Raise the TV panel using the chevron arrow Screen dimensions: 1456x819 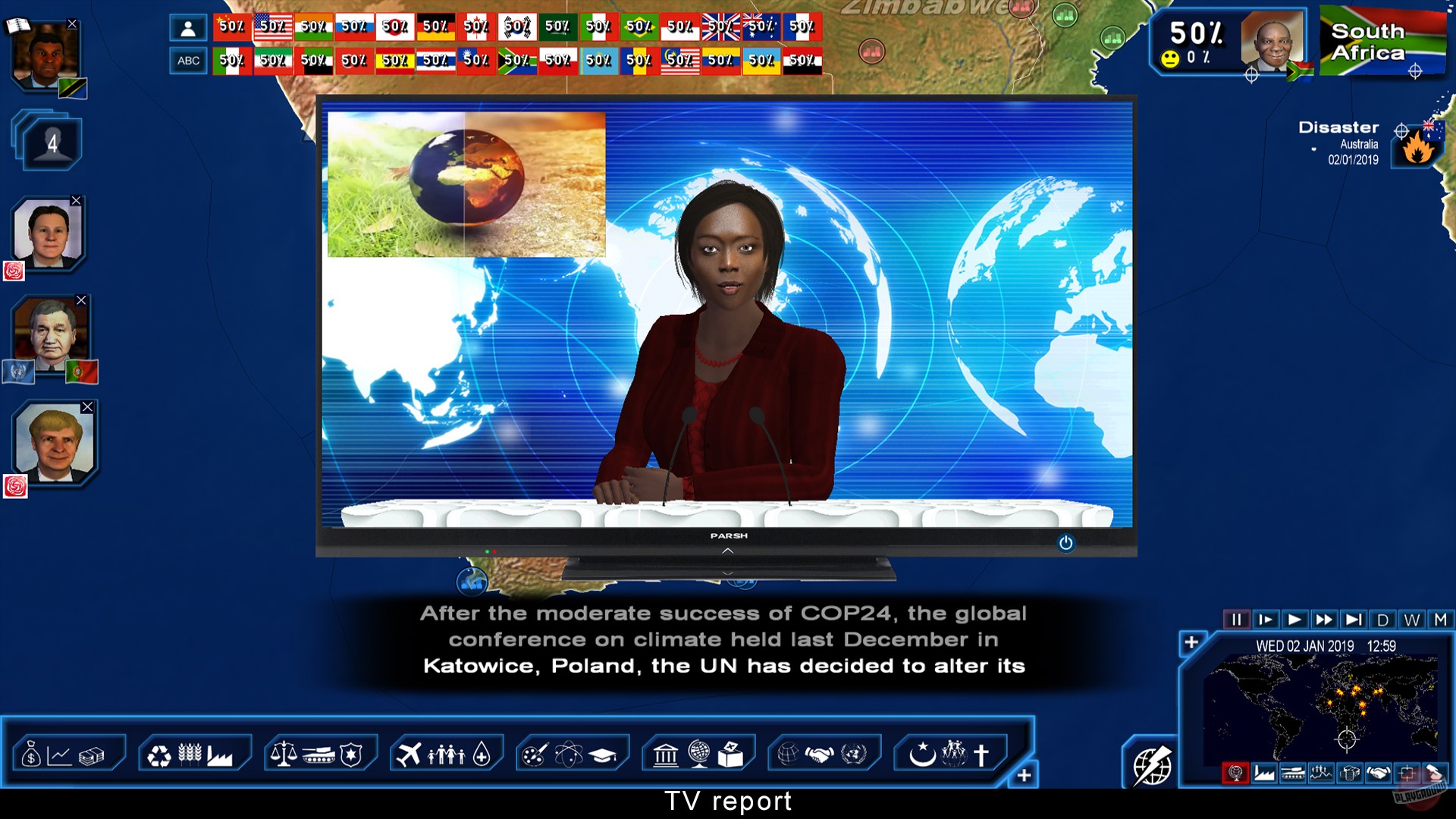pos(728,552)
